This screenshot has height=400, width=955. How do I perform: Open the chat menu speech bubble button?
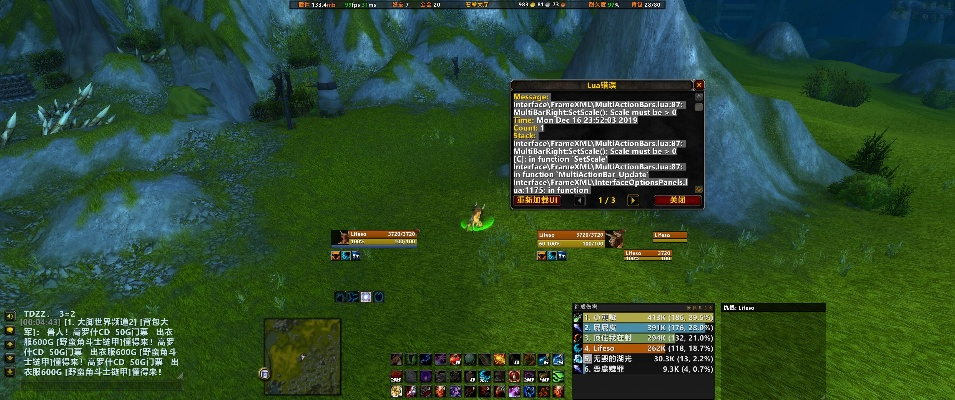click(8, 330)
